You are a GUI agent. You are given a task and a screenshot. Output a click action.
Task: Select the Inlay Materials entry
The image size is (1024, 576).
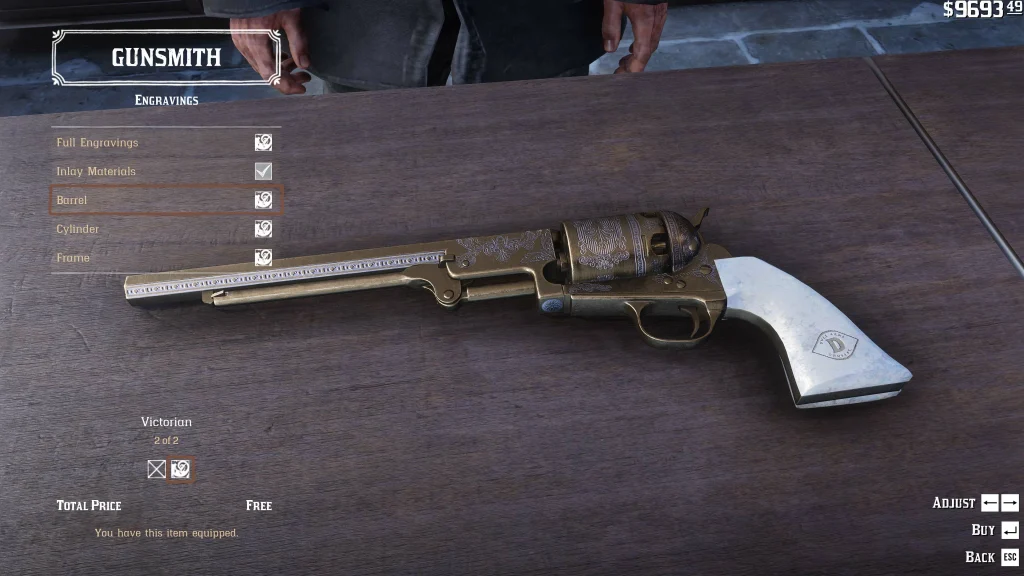point(165,171)
